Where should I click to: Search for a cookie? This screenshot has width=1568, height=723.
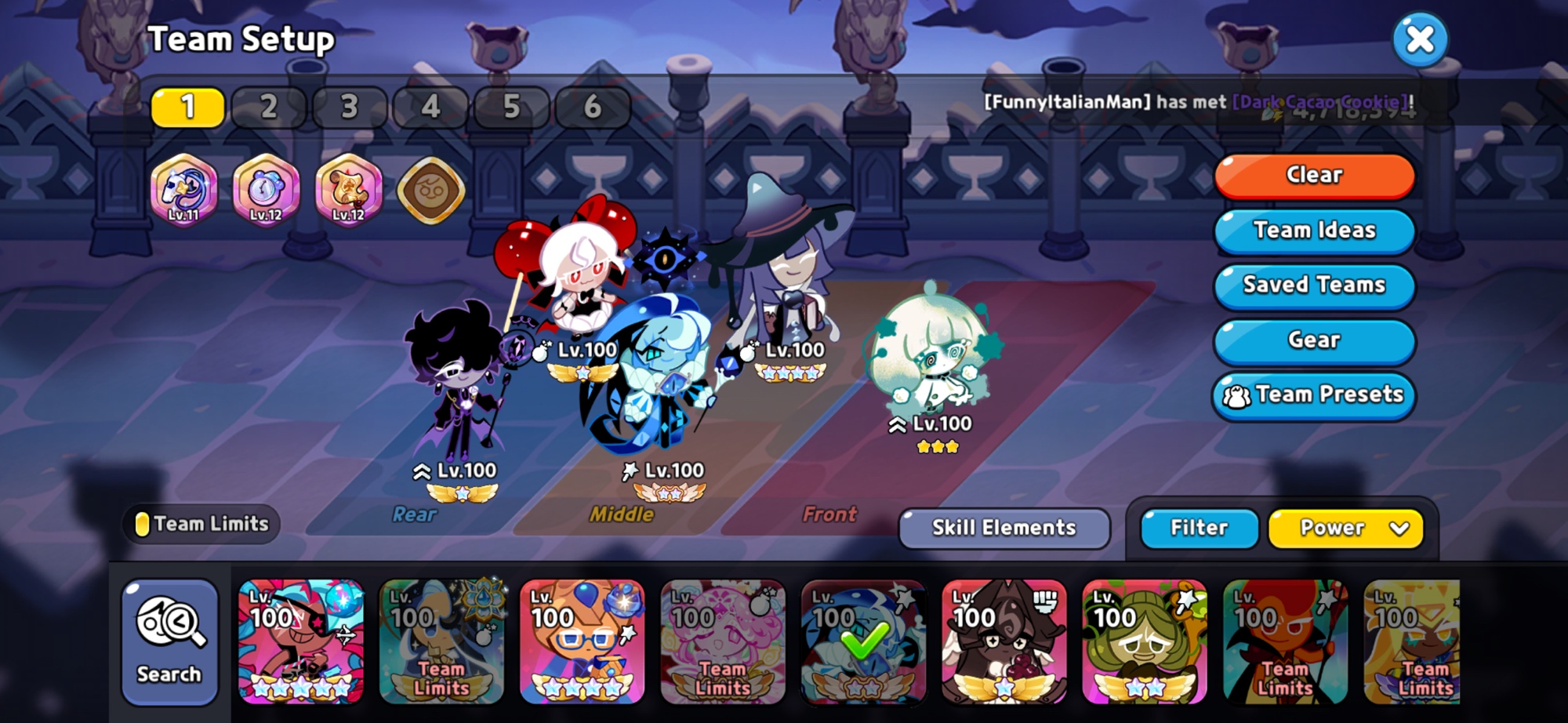pos(169,641)
